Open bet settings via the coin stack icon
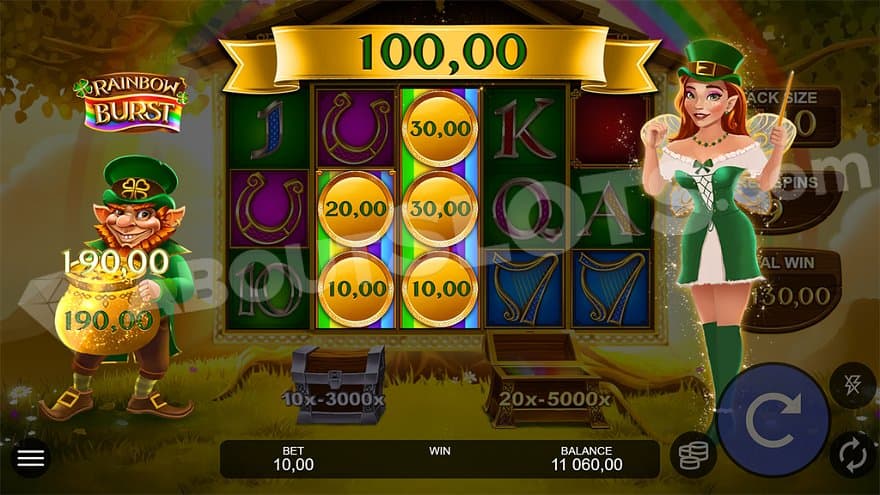This screenshot has width=880, height=495. pos(692,453)
